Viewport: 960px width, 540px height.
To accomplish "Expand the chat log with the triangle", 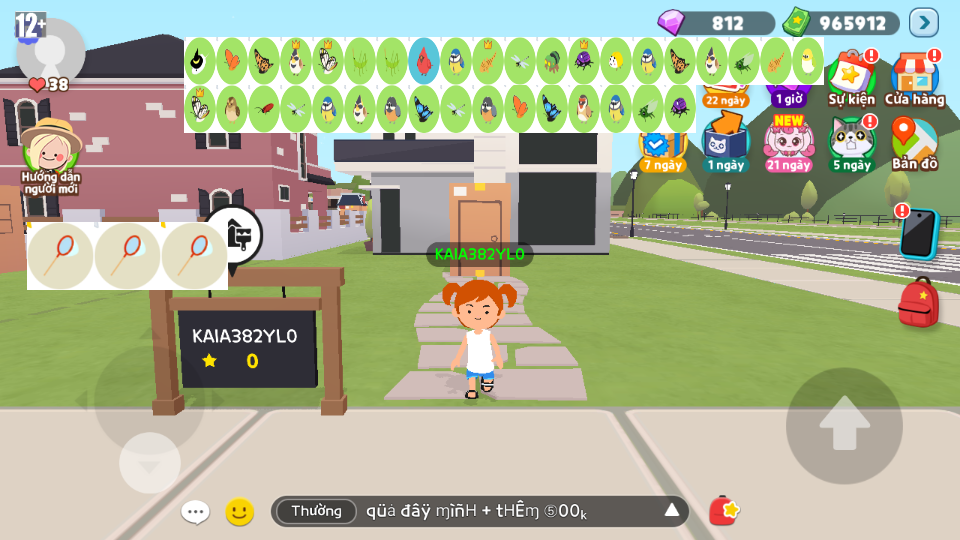I will click(x=672, y=511).
